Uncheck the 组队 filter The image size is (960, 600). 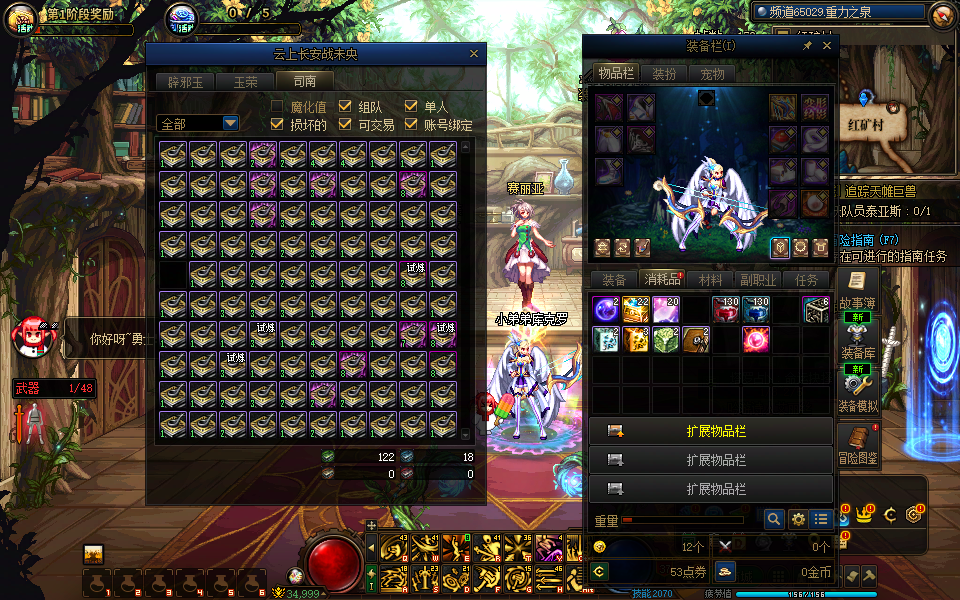click(x=344, y=107)
